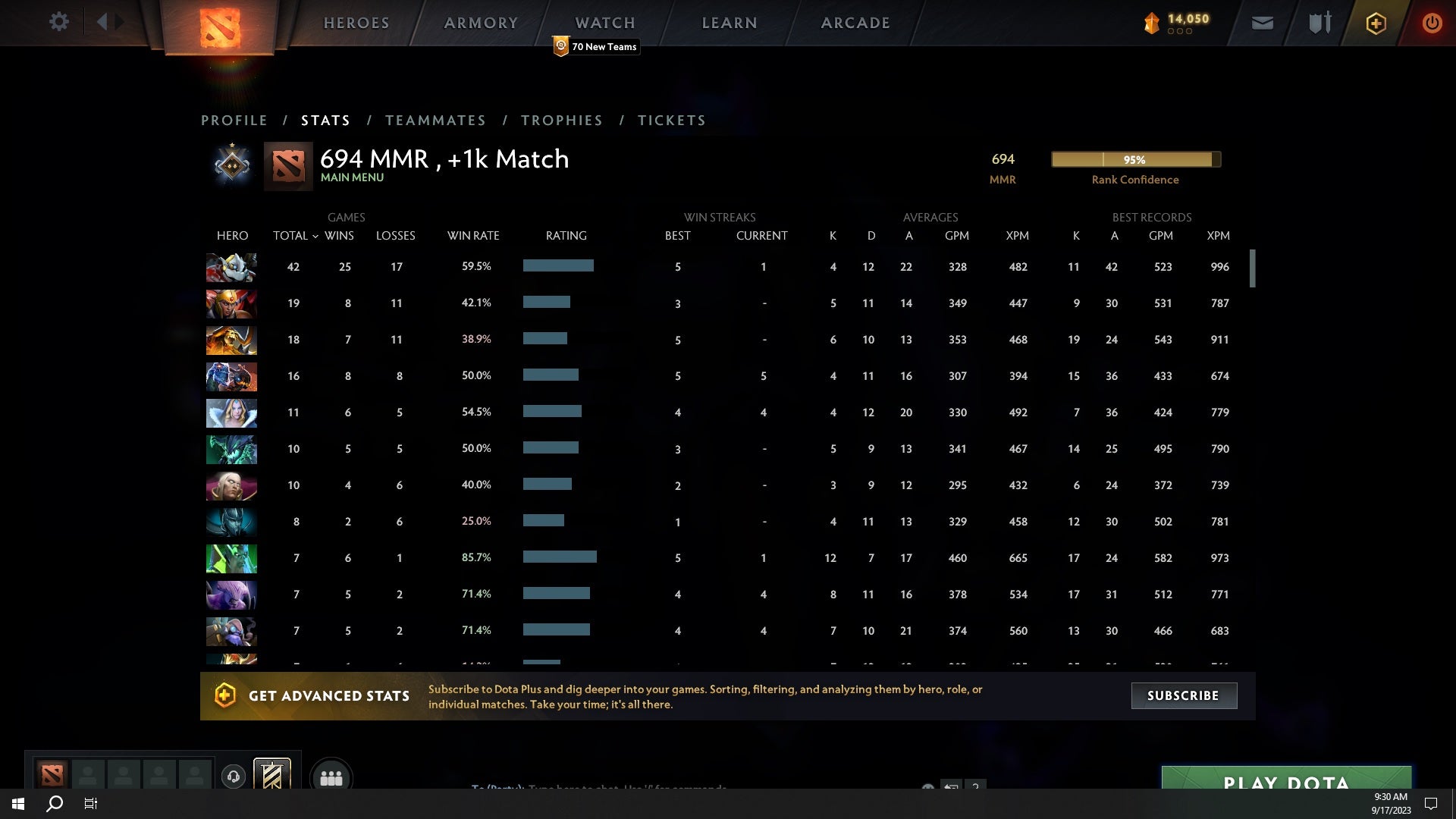Click the WATCH menu item

pos(604,23)
